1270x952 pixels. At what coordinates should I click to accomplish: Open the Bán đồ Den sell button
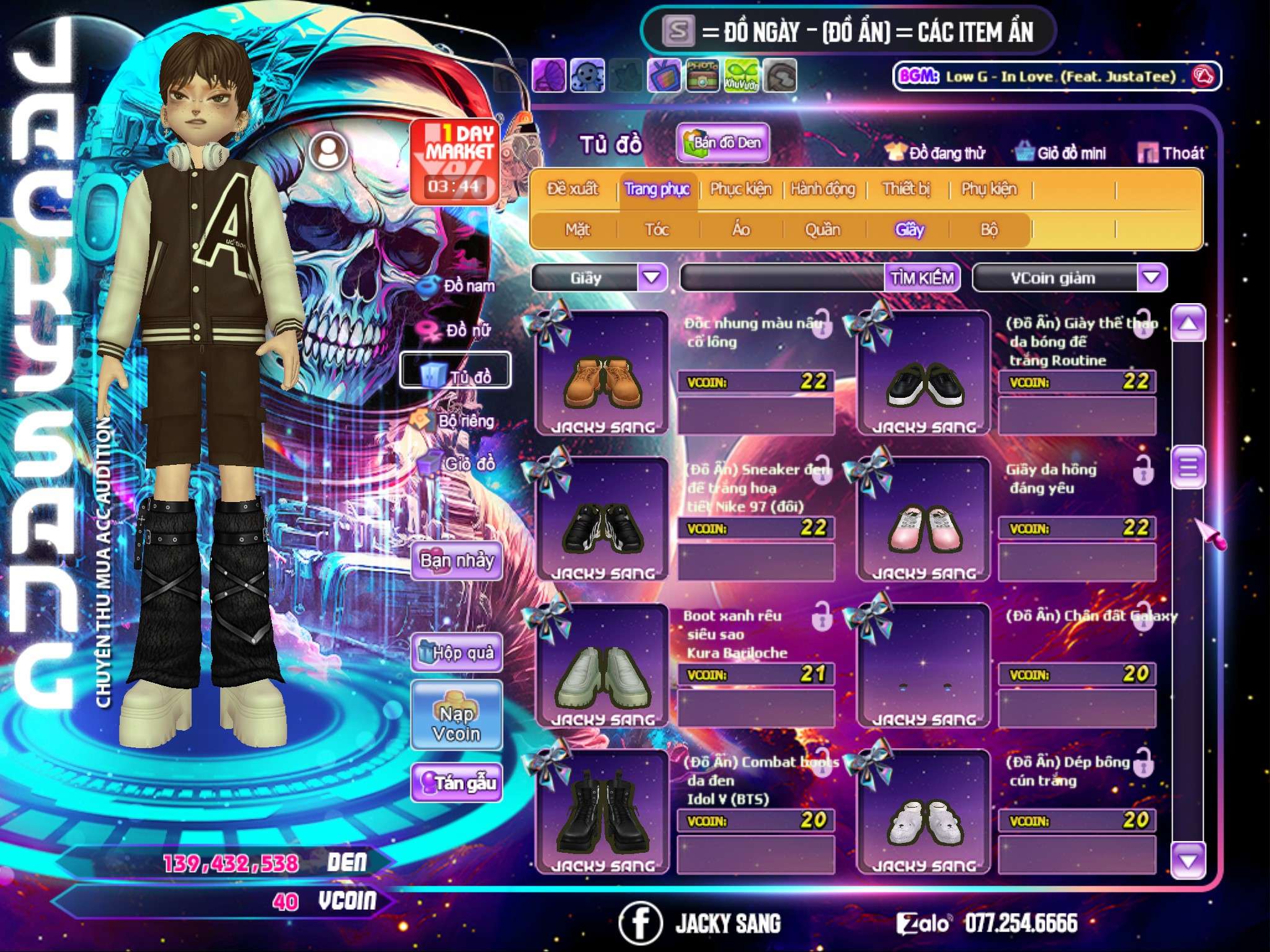tap(722, 143)
